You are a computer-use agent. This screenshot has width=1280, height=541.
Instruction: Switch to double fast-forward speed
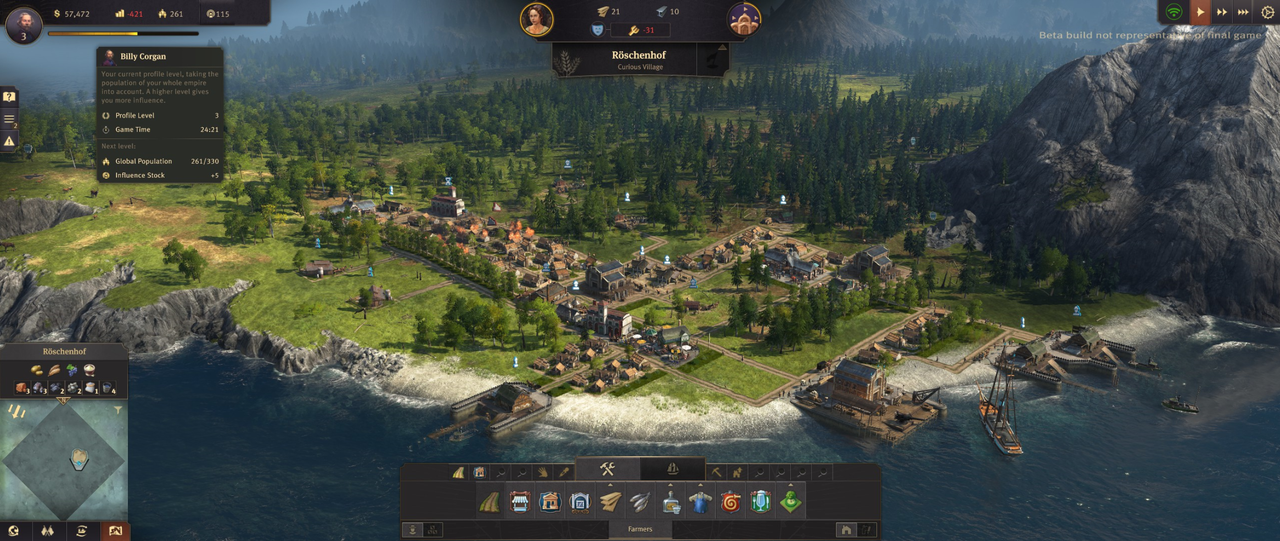click(x=1221, y=13)
